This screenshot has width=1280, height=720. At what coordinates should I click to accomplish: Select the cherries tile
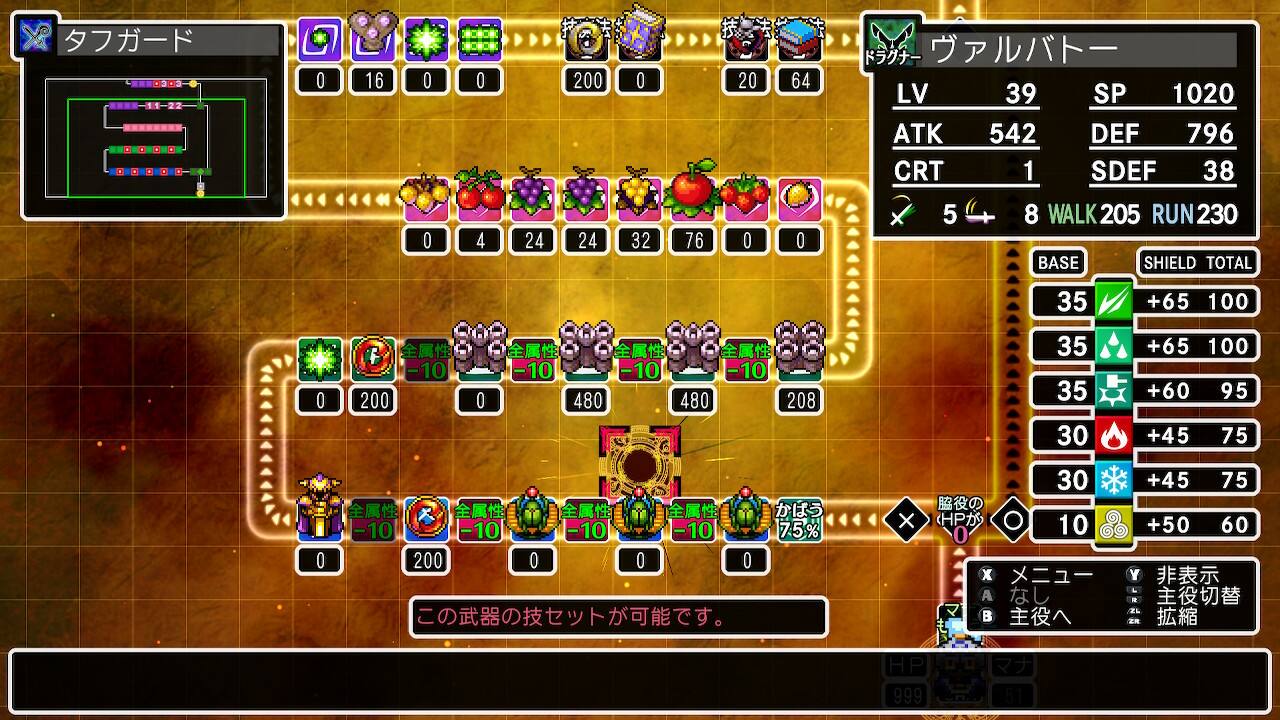[x=480, y=196]
